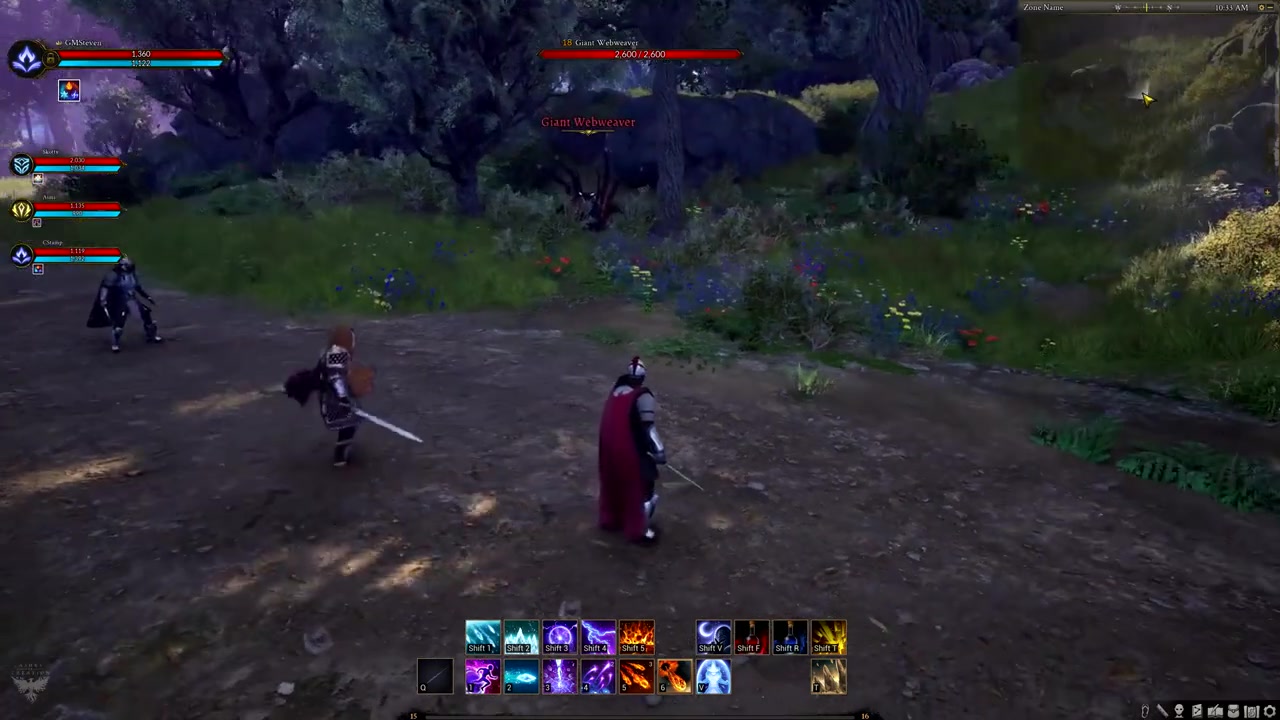Open the character sheet bust icon
The height and width of the screenshot is (720, 1280).
[1179, 711]
